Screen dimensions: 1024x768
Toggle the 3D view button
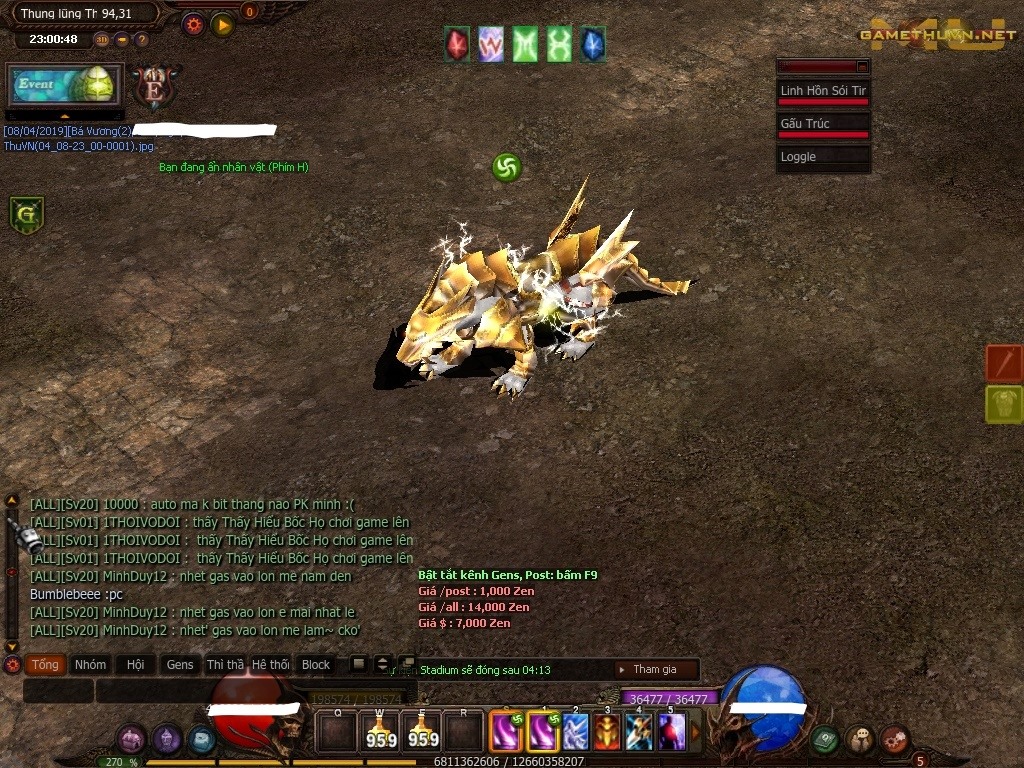(102, 40)
